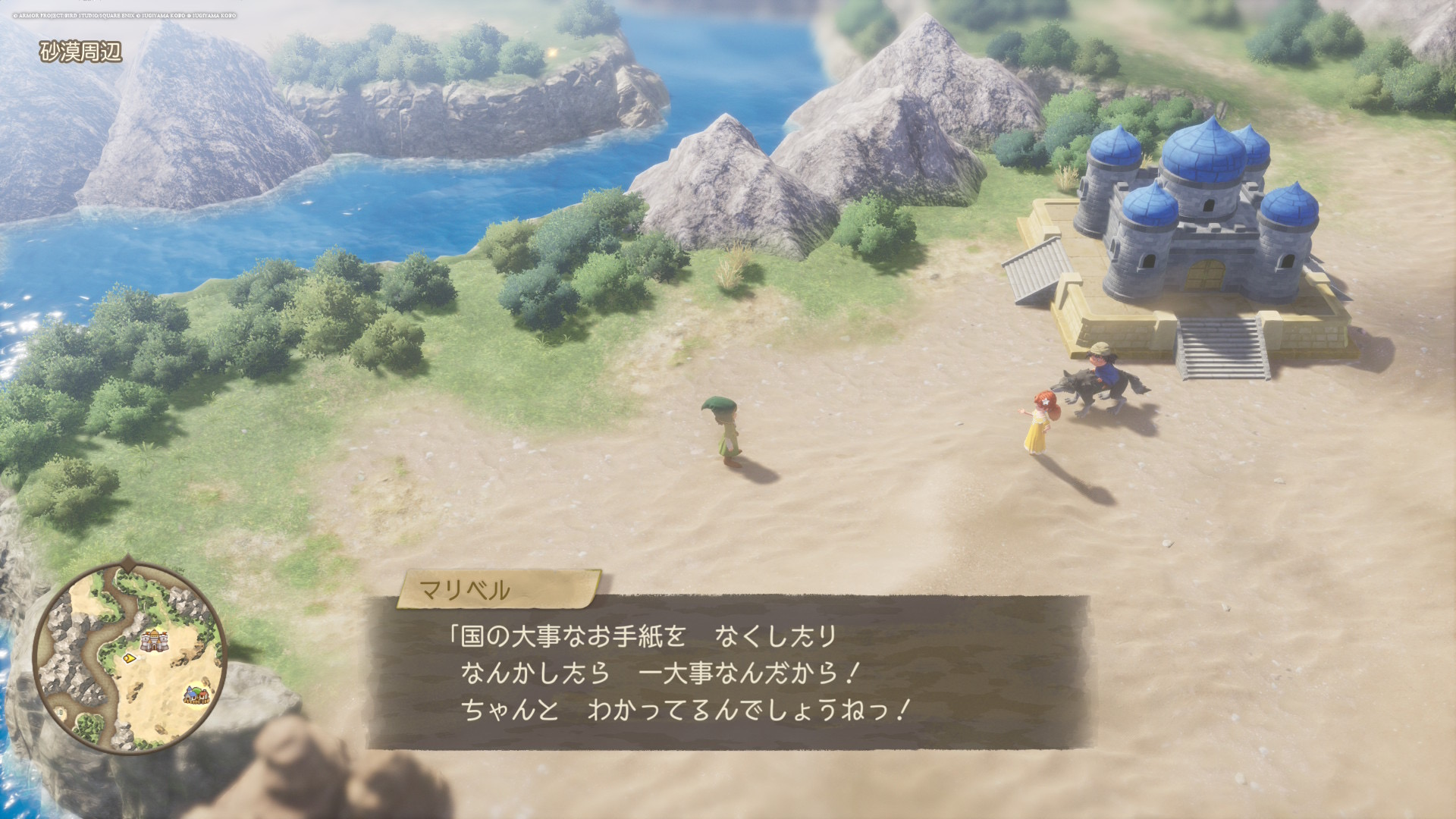Advance Maribel's dialogue text box

pyautogui.click(x=726, y=673)
